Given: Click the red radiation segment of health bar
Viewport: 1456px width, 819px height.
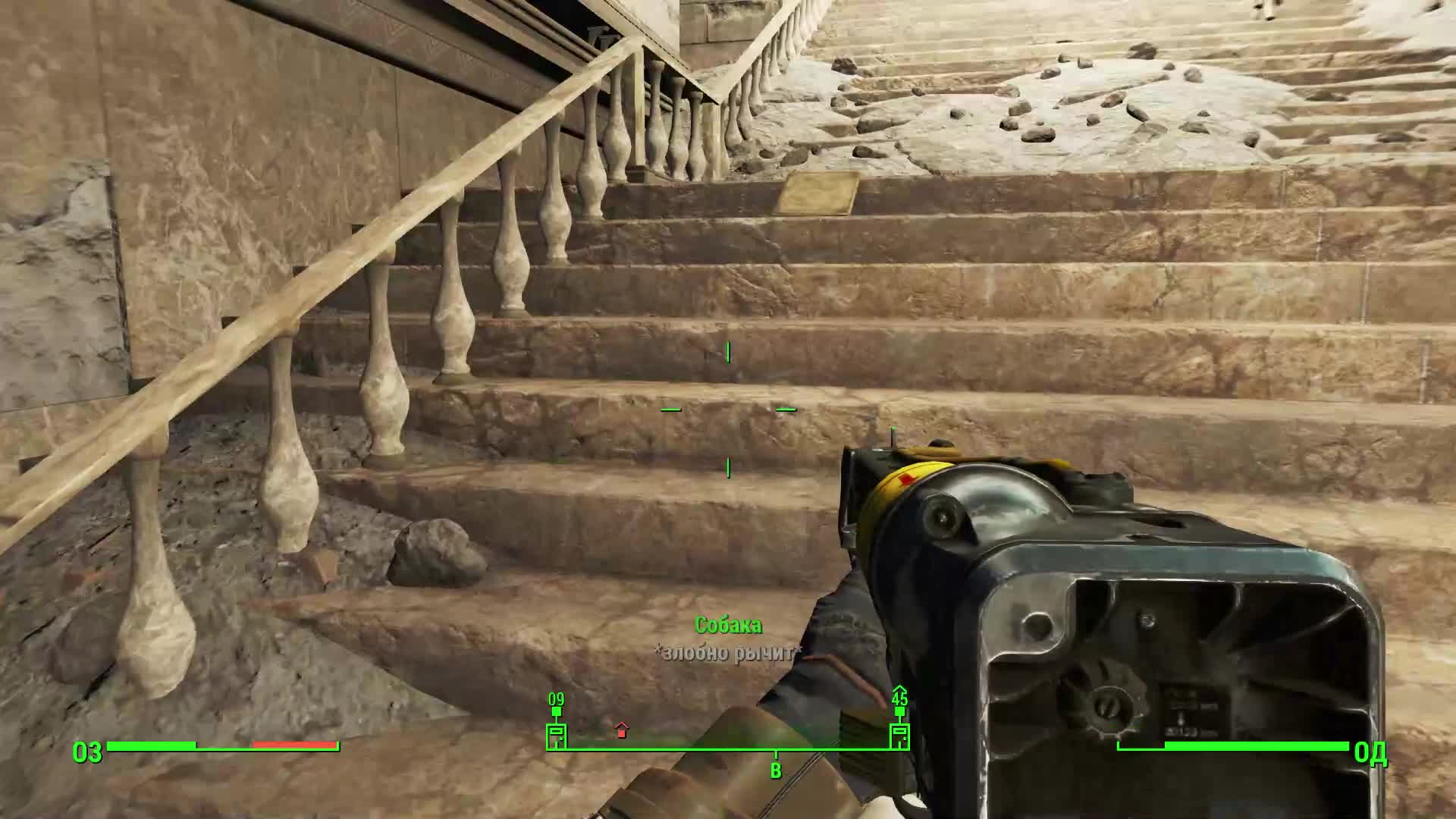Looking at the screenshot, I should [296, 745].
